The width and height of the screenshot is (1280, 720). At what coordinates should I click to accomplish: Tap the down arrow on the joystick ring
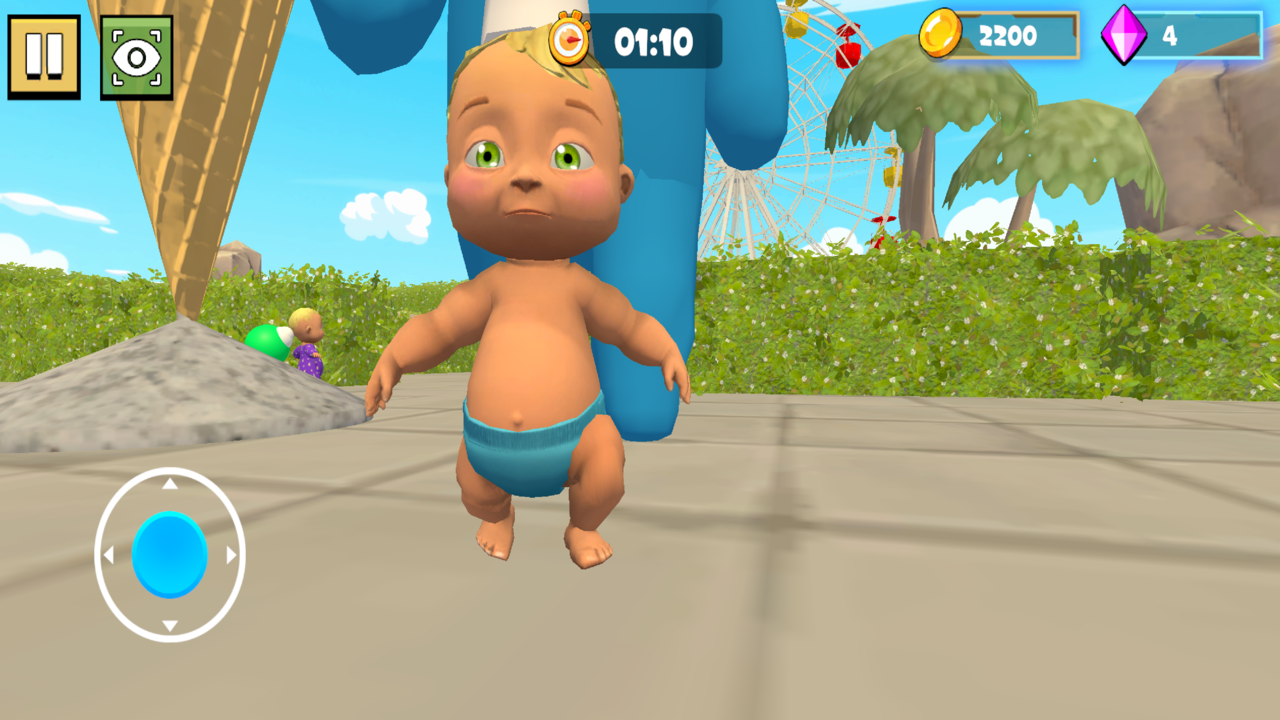pyautogui.click(x=167, y=624)
